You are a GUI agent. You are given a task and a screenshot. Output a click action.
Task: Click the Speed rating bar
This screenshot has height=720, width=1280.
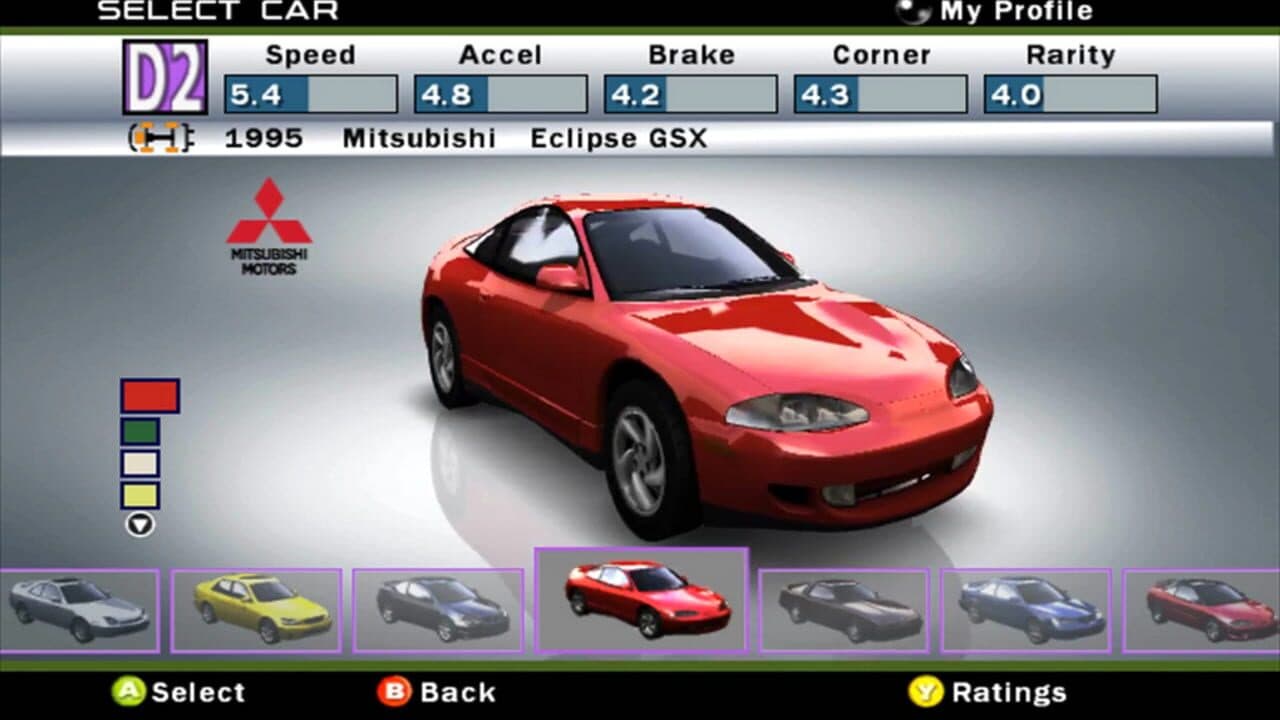point(310,94)
